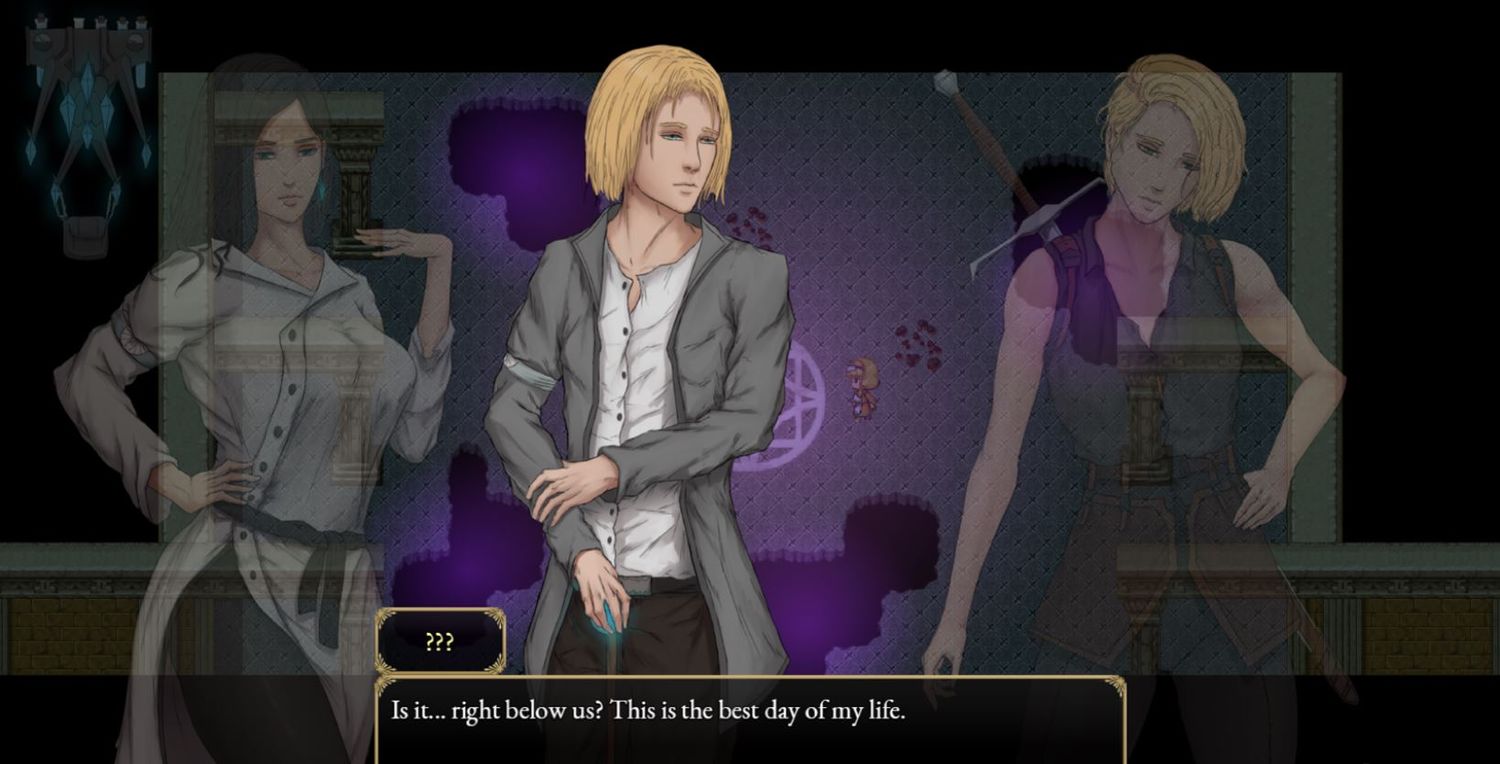
Task: Open the pouch bag on the crystal belt
Action: 88,237
